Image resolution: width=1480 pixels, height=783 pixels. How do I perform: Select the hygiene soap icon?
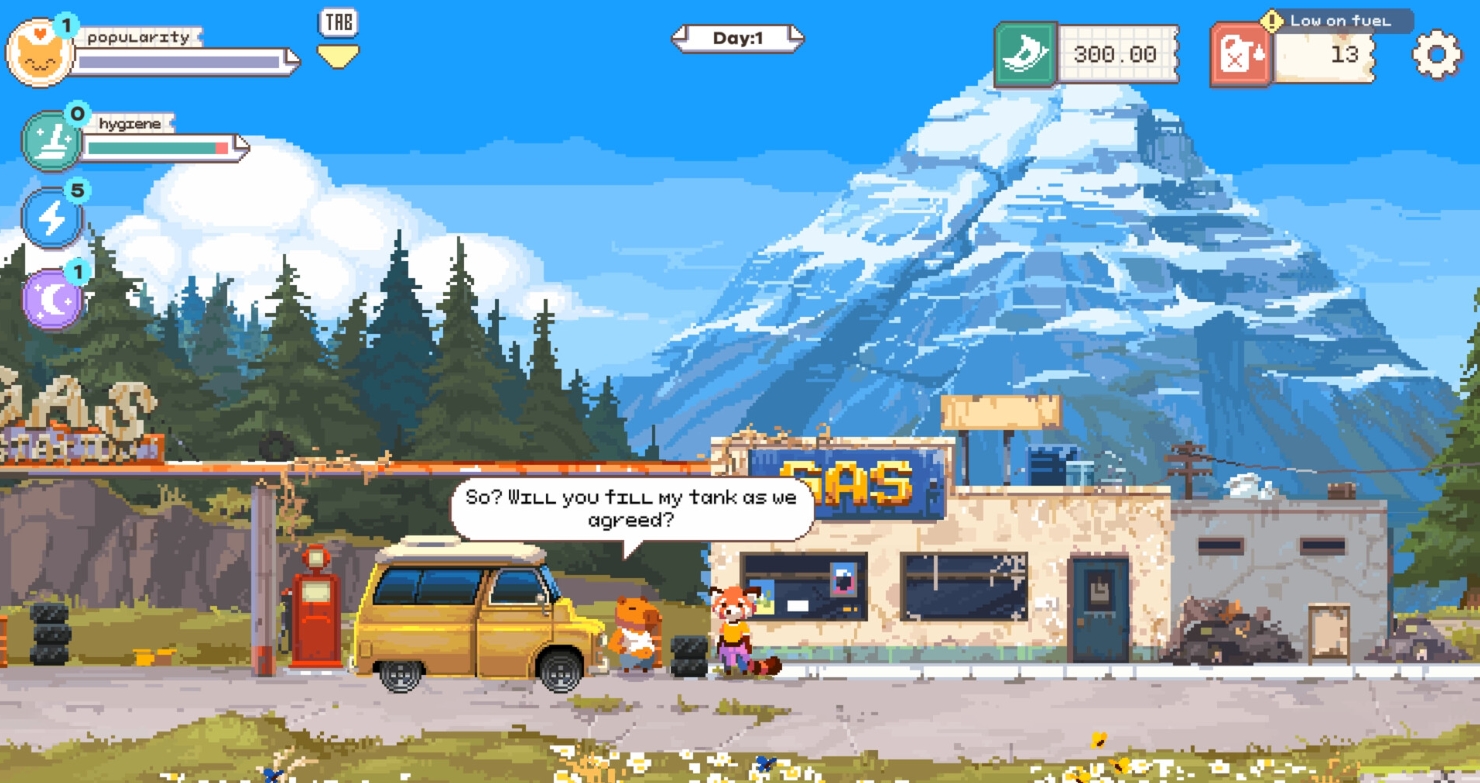click(x=52, y=138)
